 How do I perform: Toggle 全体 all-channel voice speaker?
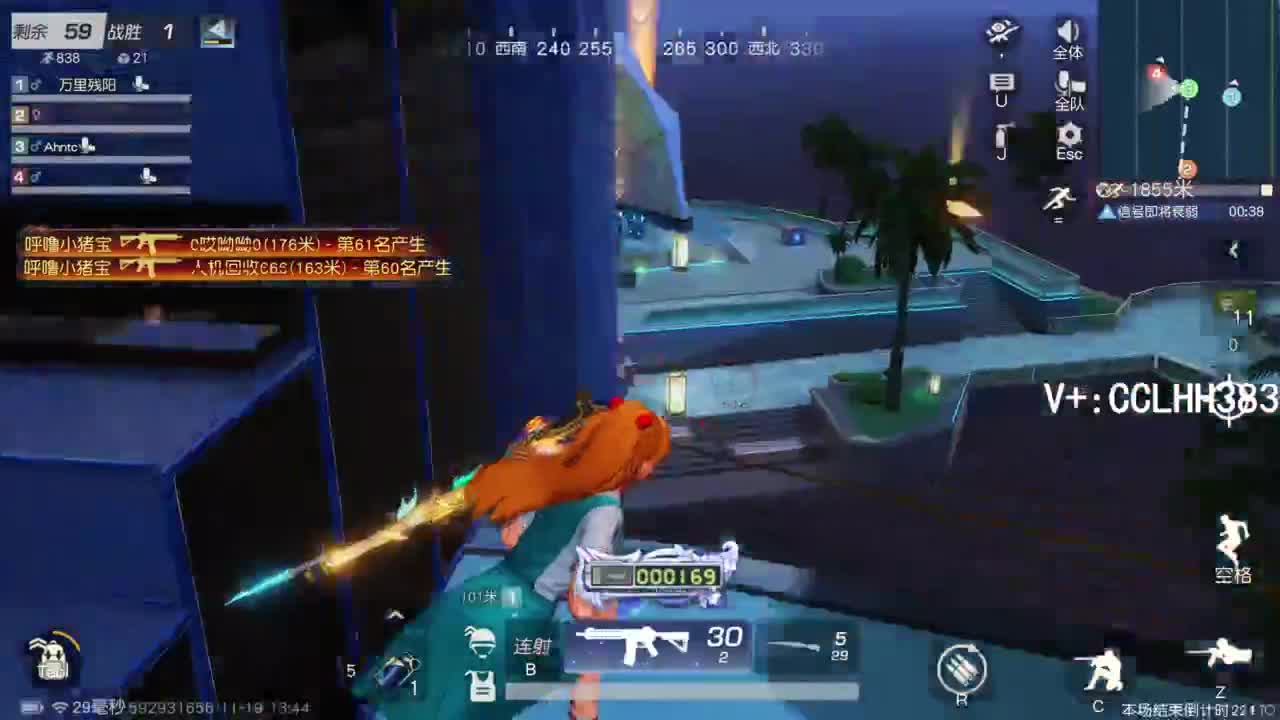(x=1067, y=35)
